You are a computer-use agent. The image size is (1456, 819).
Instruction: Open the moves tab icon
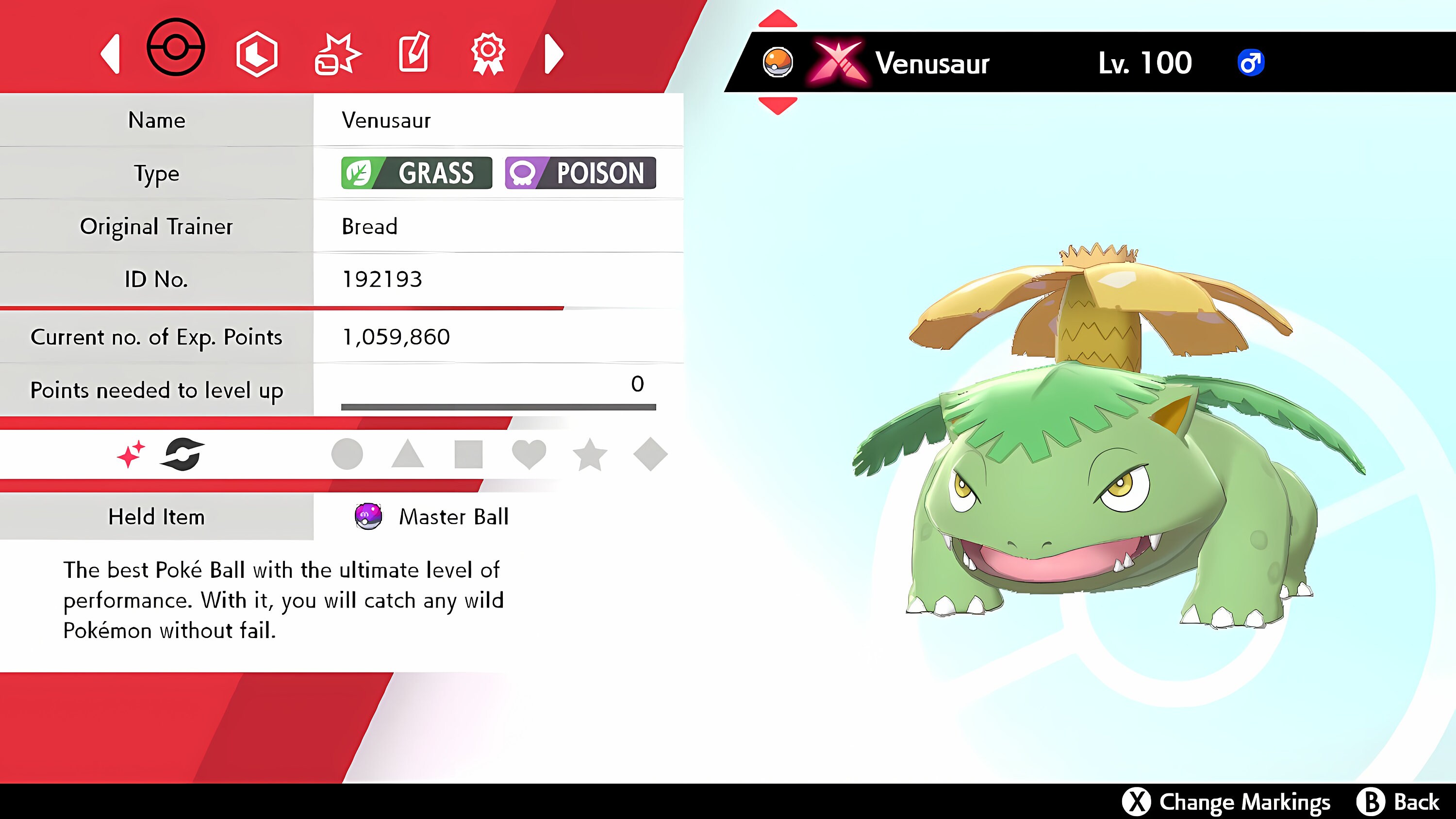coord(338,54)
